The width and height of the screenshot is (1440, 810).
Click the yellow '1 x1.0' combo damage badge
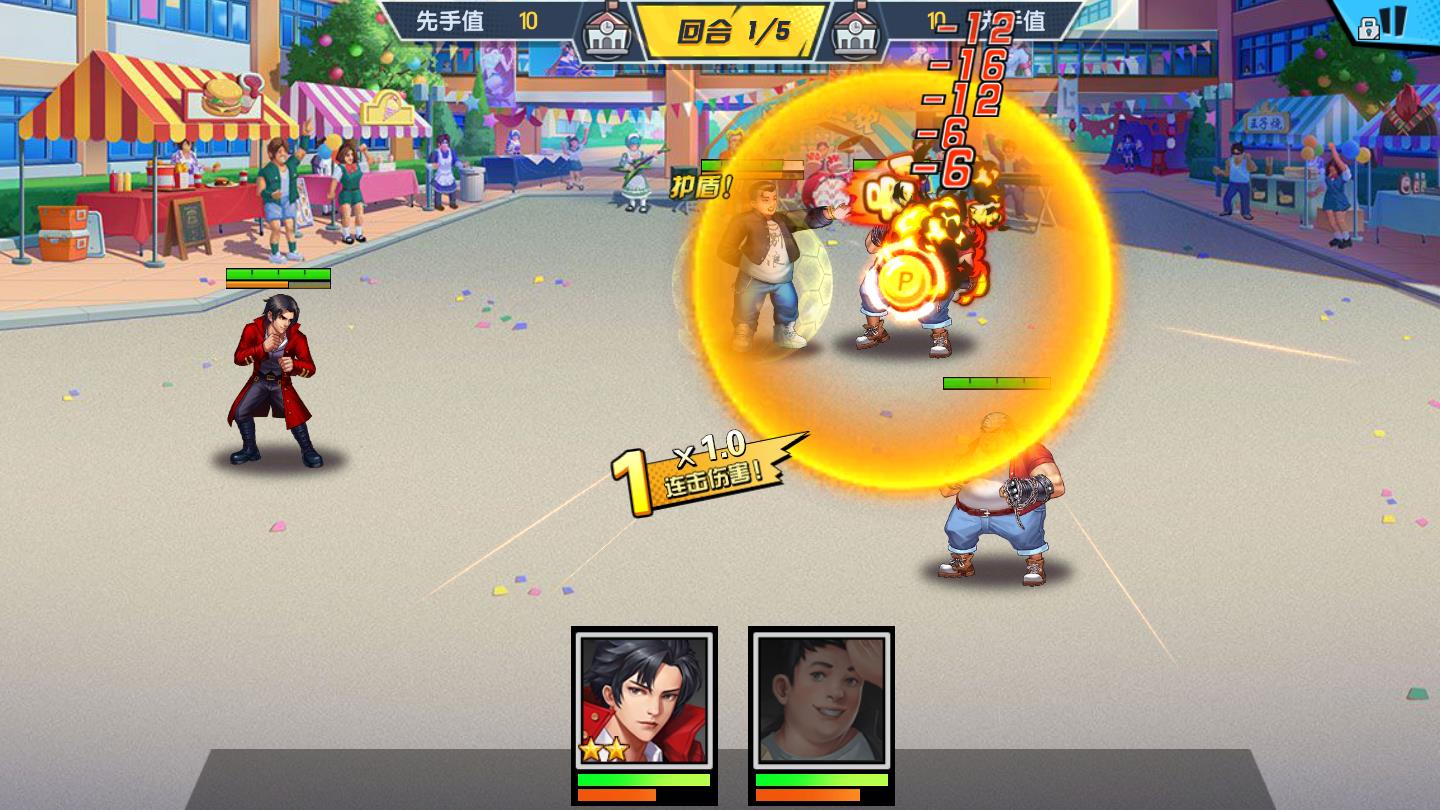point(700,470)
